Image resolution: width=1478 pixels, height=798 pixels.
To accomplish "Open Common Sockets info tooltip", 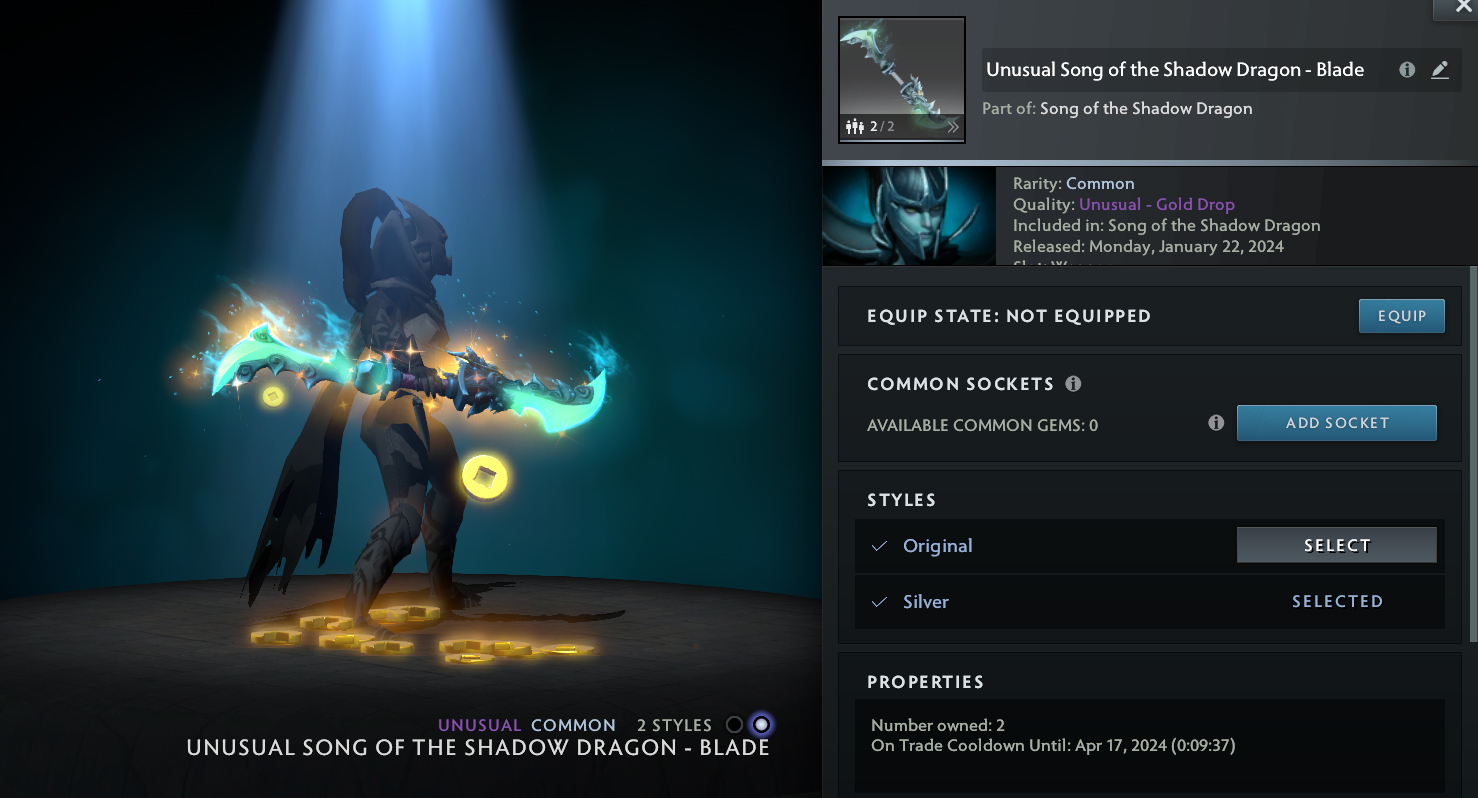I will point(1073,384).
